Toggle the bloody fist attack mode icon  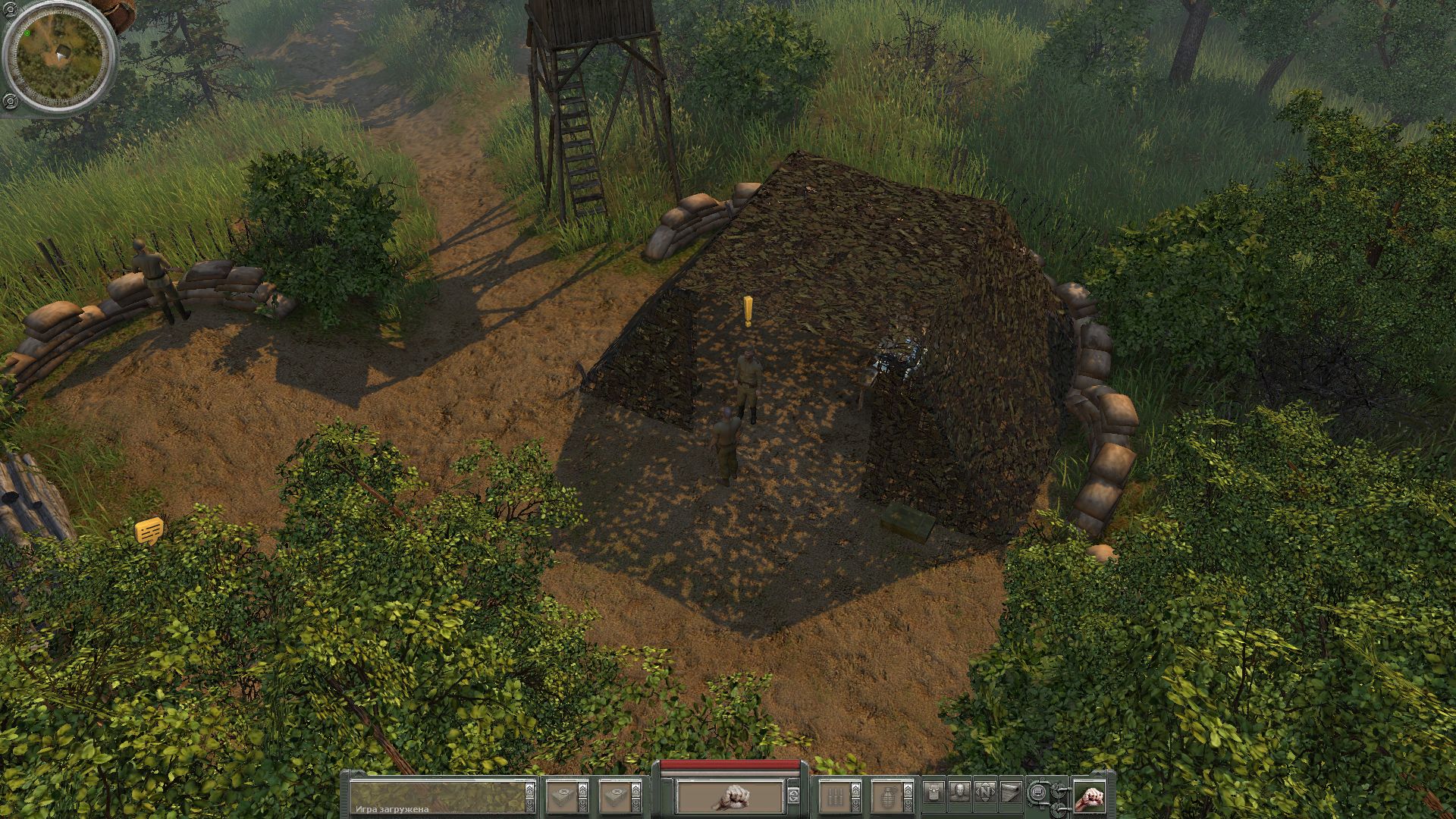[1089, 796]
